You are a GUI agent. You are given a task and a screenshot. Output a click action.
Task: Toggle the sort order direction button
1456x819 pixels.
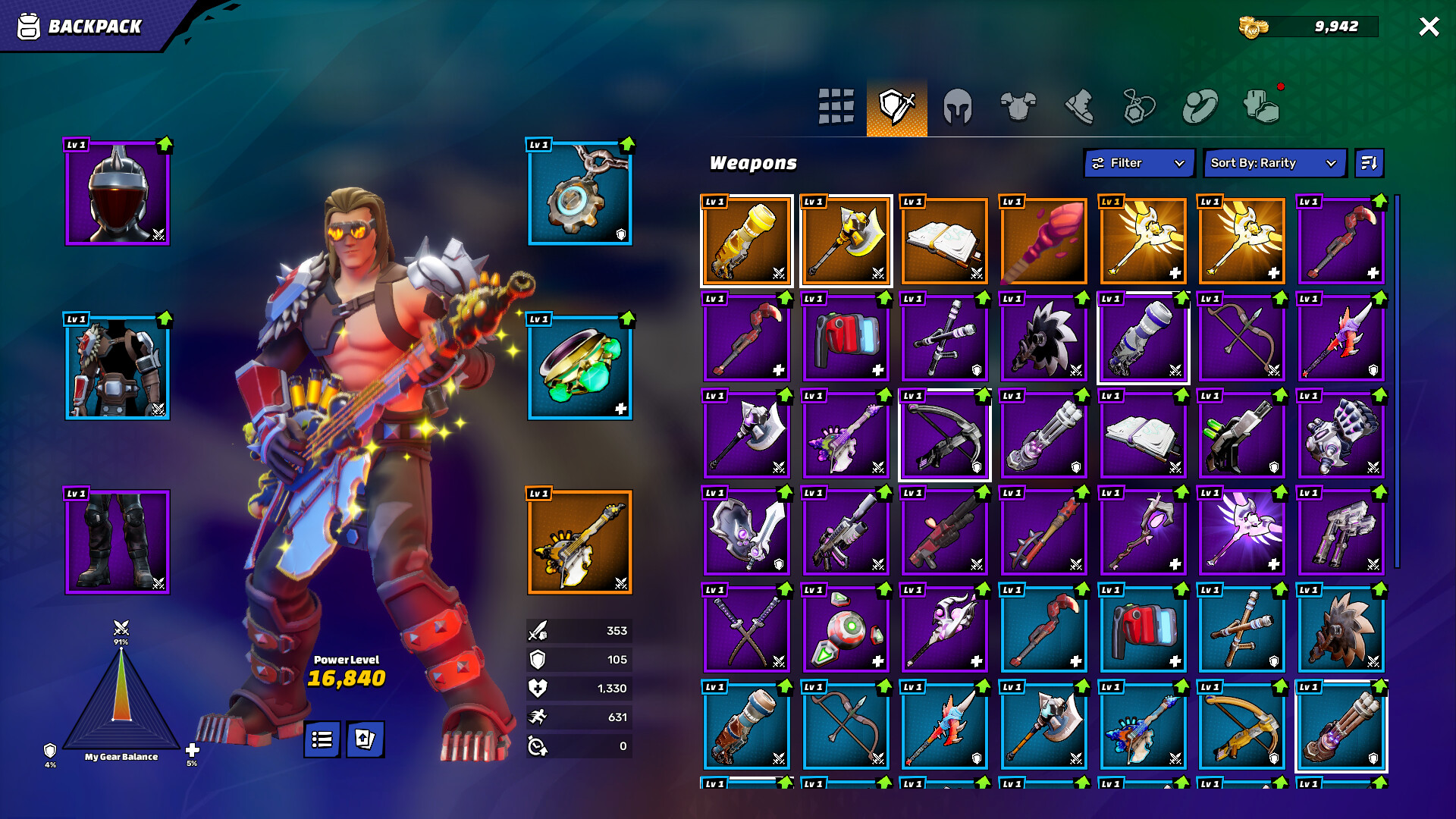click(x=1370, y=162)
